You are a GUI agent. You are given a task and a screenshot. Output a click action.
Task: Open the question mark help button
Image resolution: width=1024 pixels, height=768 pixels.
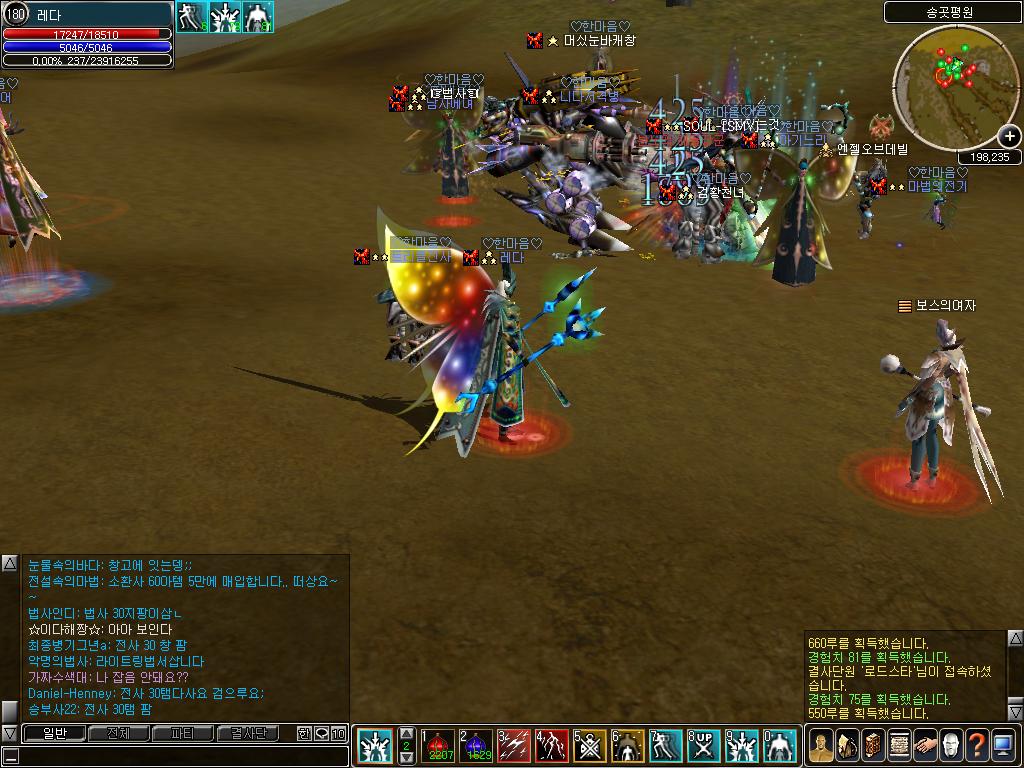click(977, 745)
